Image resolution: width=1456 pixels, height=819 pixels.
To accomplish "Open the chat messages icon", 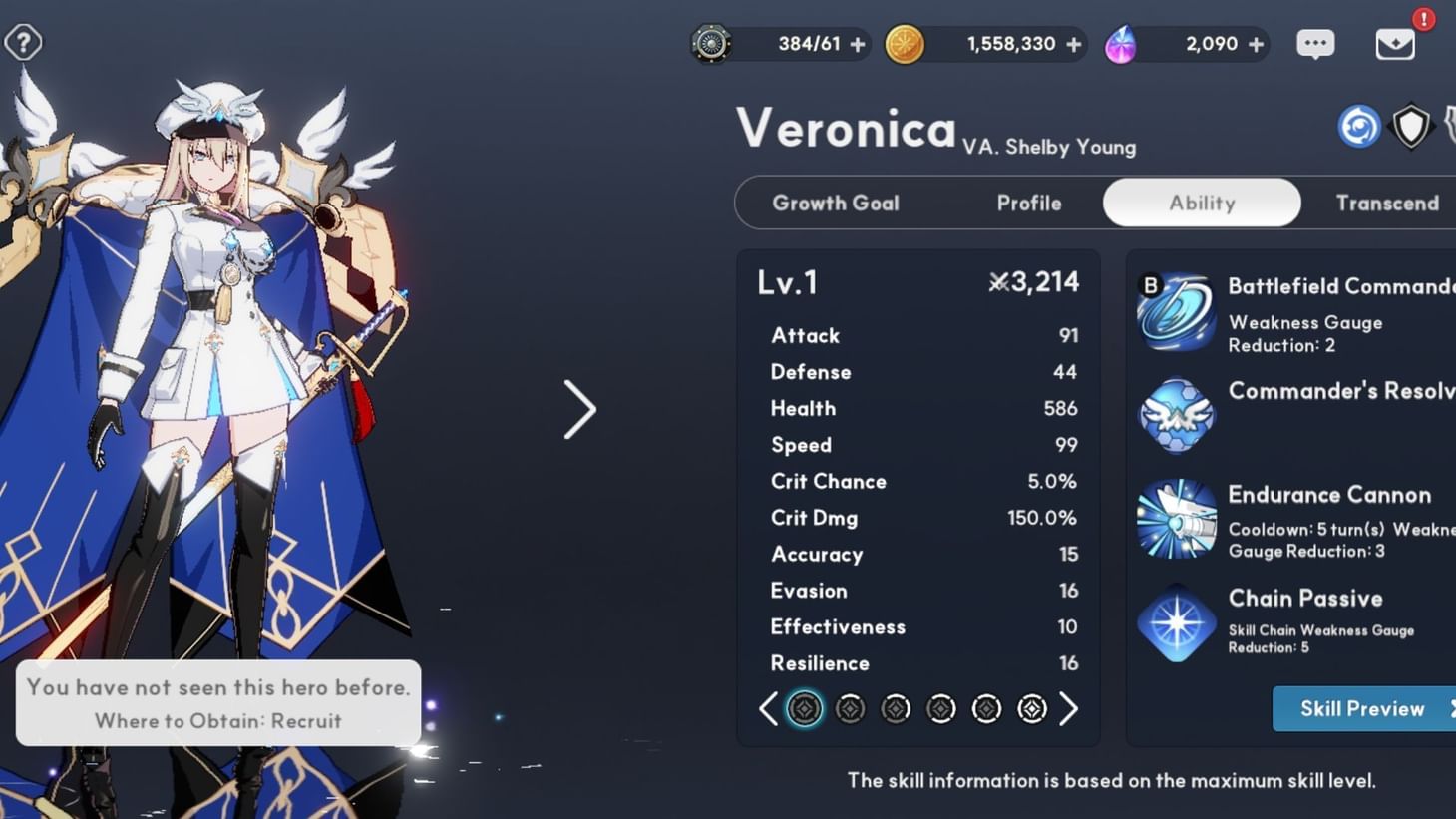I will 1315,44.
